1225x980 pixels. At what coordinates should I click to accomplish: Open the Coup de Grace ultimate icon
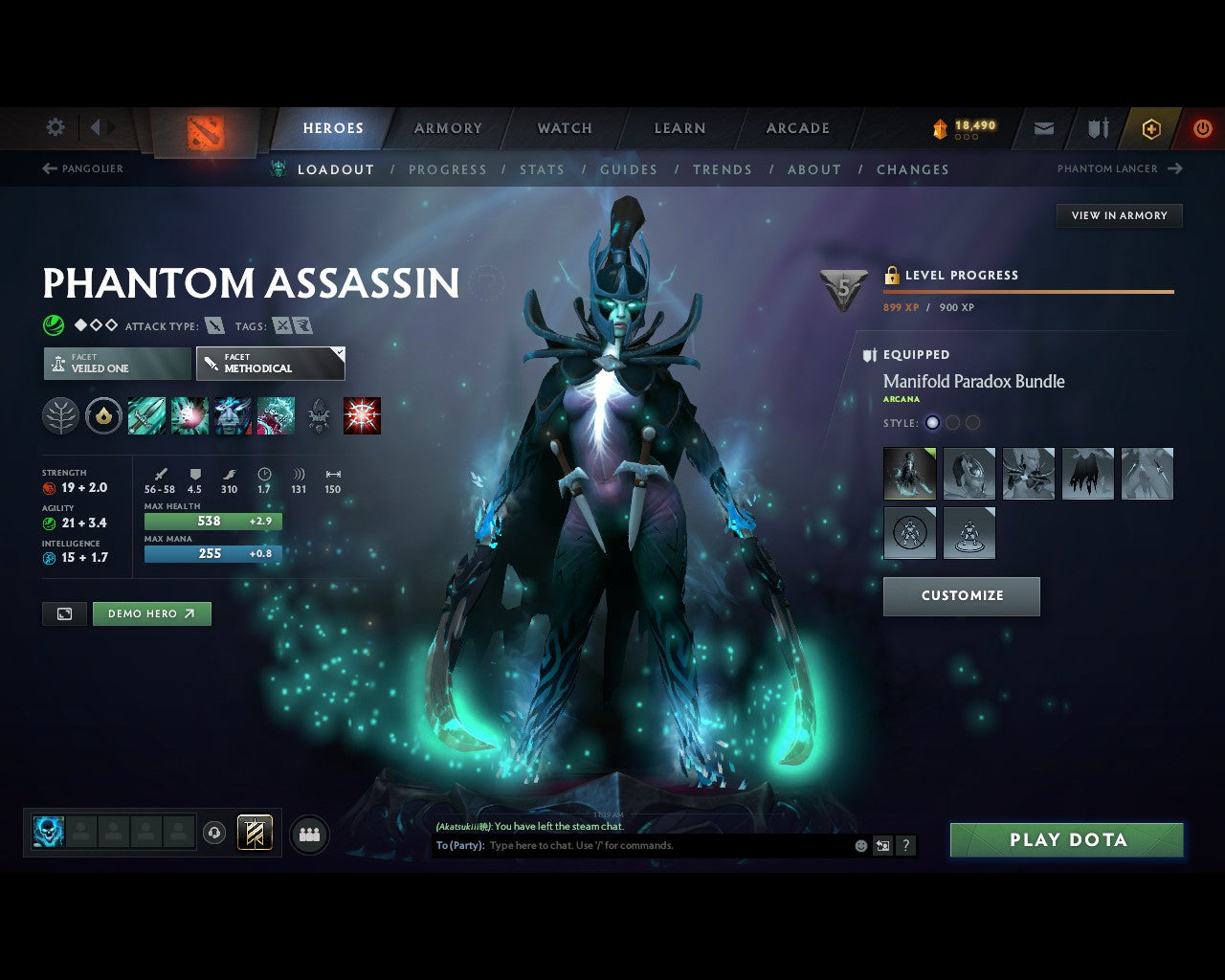click(x=362, y=415)
